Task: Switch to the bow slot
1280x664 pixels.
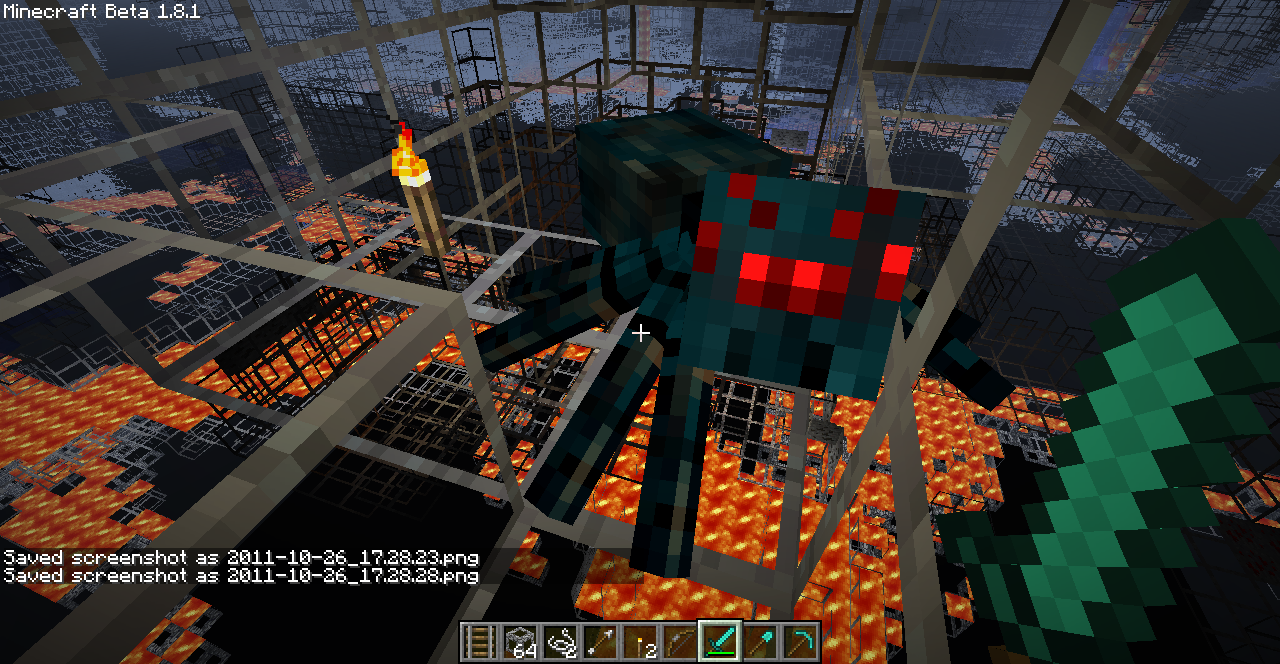Action: point(680,641)
